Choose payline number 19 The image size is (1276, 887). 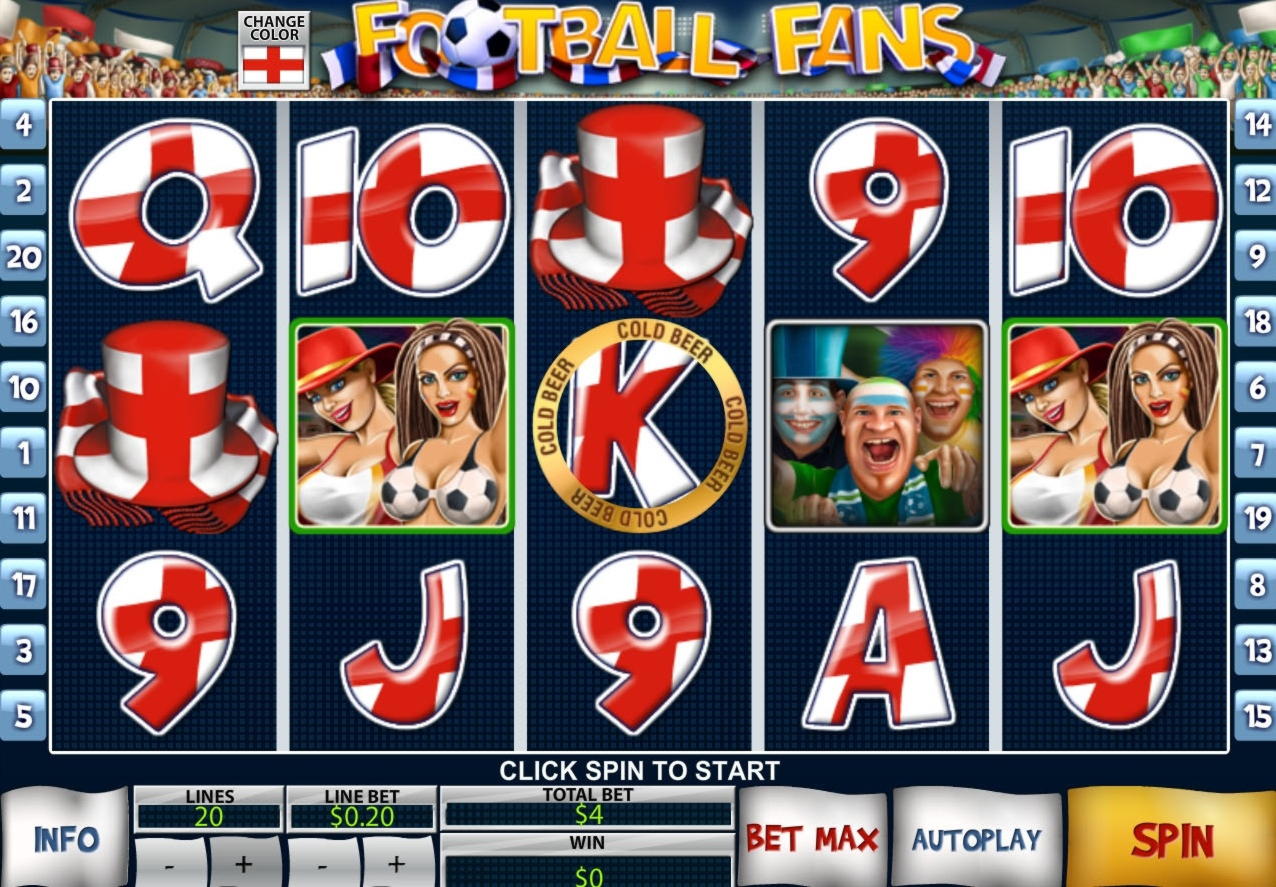[x=1255, y=518]
